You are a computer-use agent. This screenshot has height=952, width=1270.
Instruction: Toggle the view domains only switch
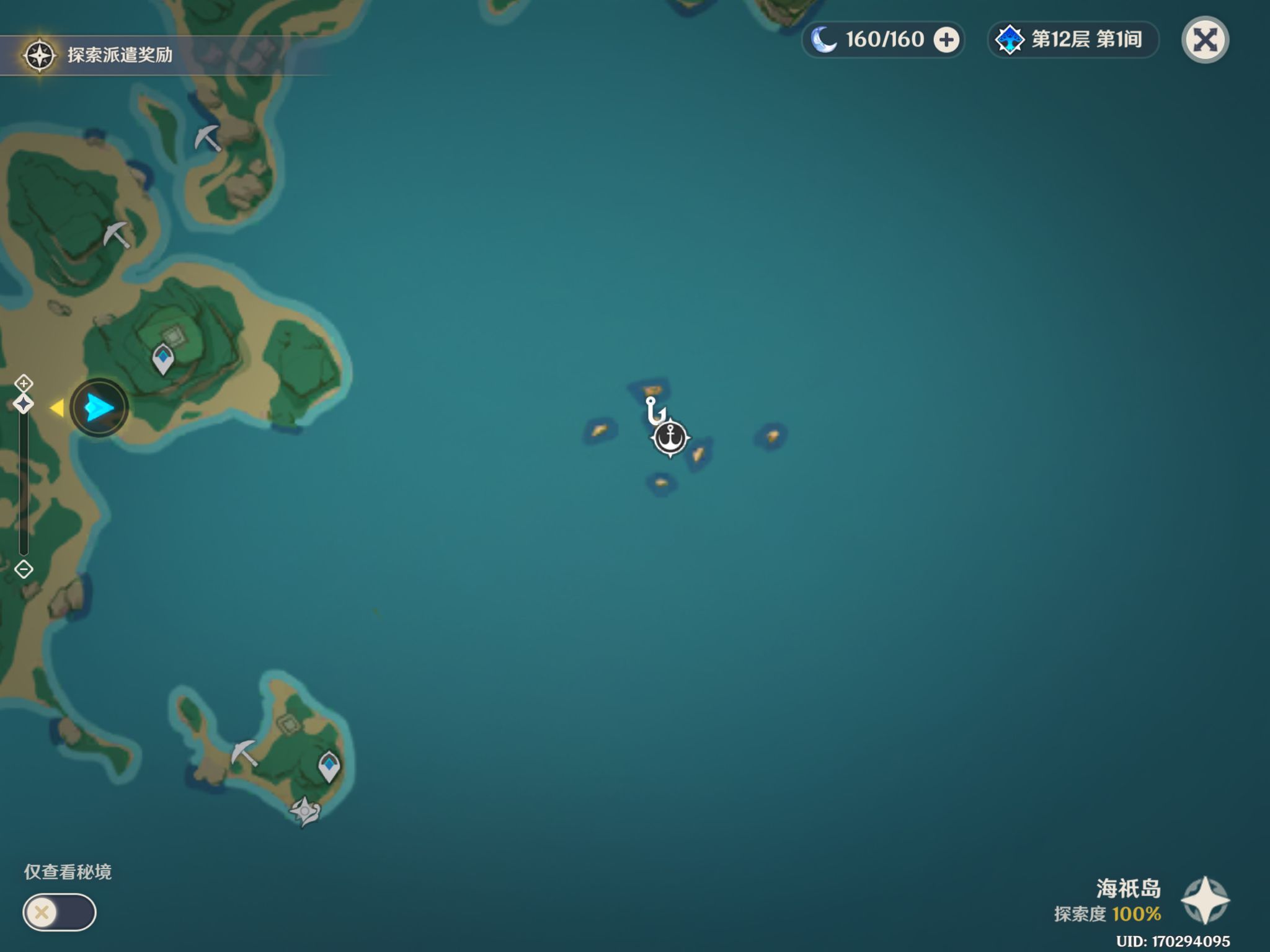[60, 912]
